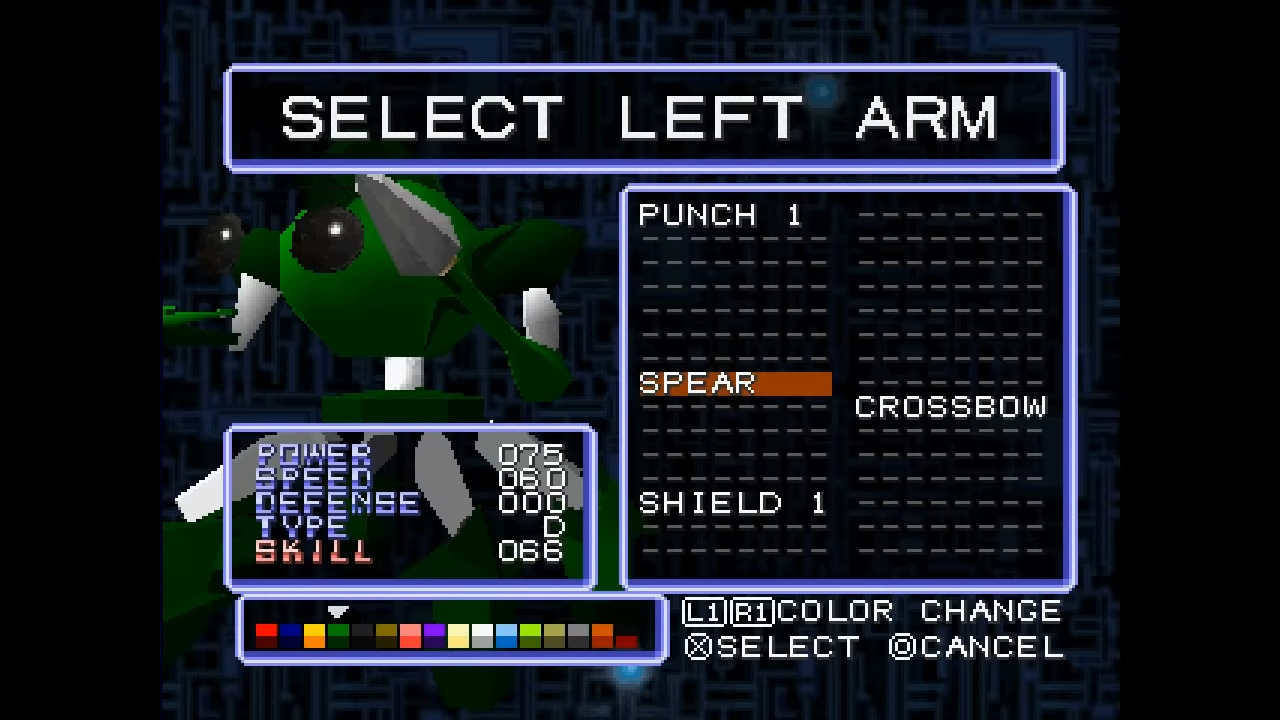Choose the white color swatch

482,632
